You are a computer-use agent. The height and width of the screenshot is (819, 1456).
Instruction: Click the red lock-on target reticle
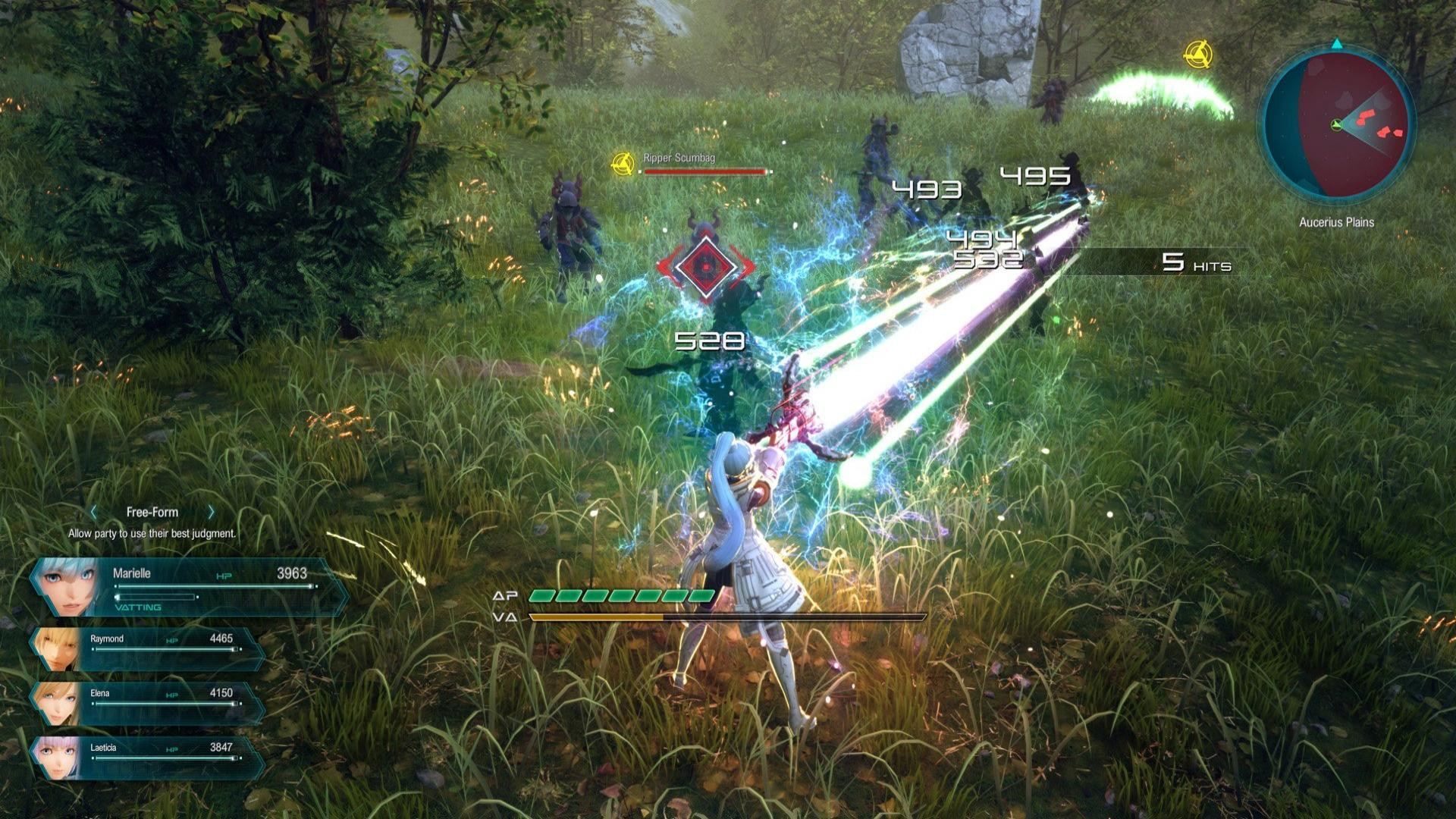pos(705,266)
